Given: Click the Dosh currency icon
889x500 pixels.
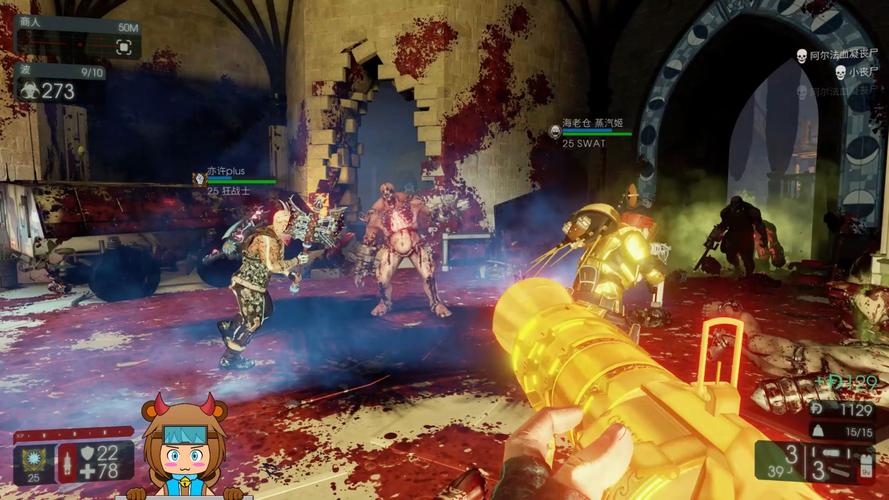Looking at the screenshot, I should 816,409.
